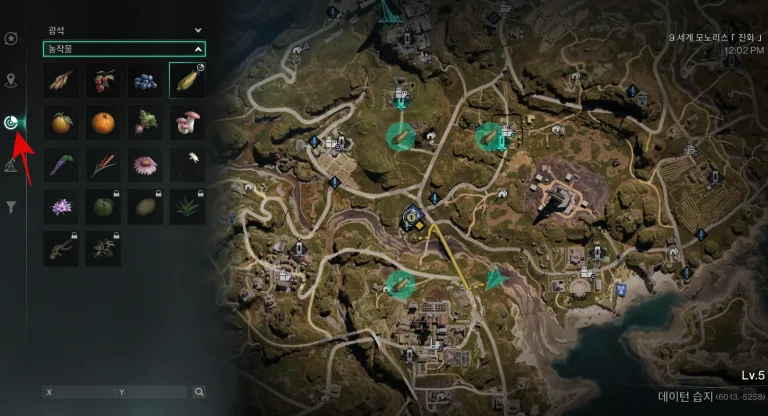Select the purple crystal flower filter

click(61, 206)
